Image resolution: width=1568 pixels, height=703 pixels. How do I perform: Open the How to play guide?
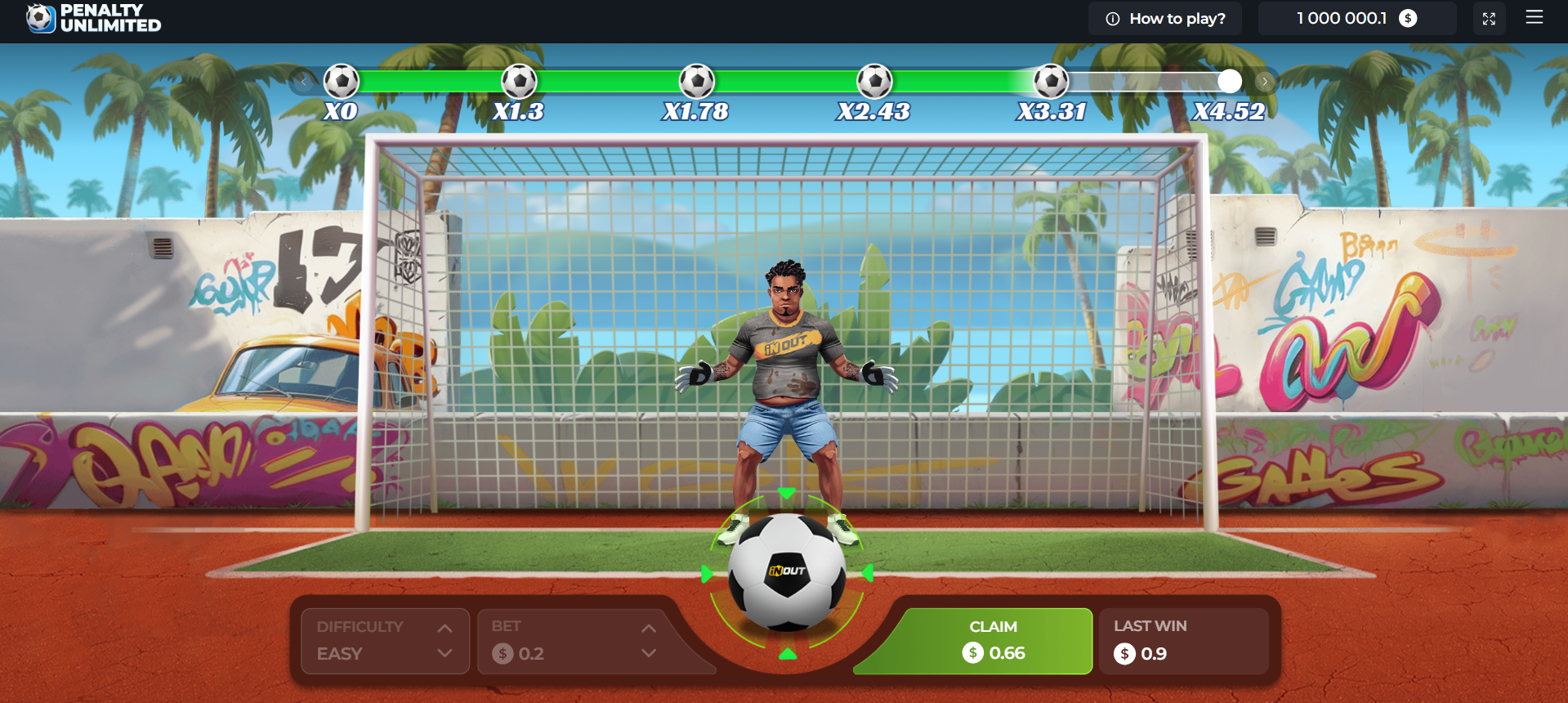(x=1175, y=18)
